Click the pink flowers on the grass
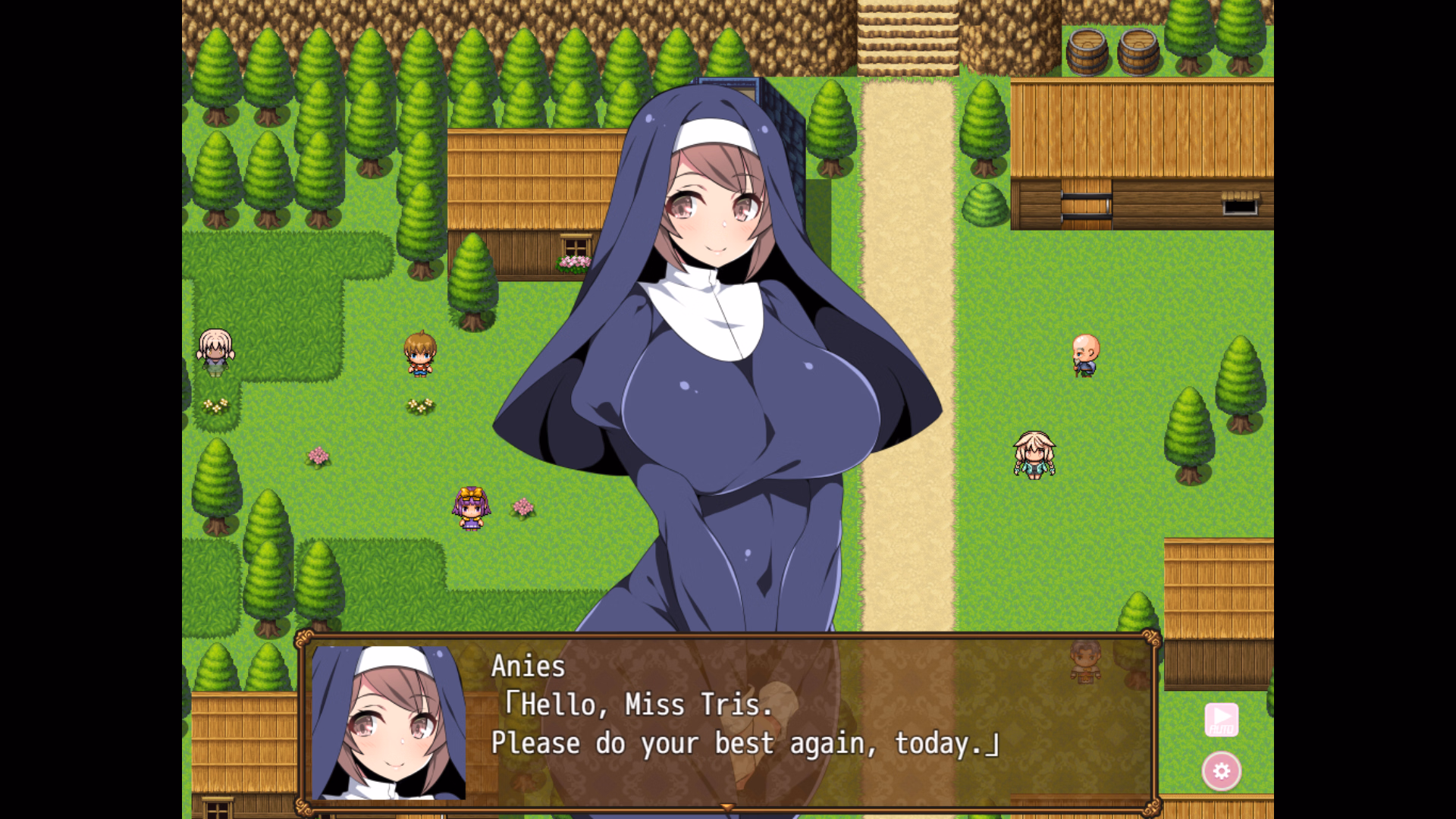Screen dimensions: 1456x819 click(x=317, y=457)
